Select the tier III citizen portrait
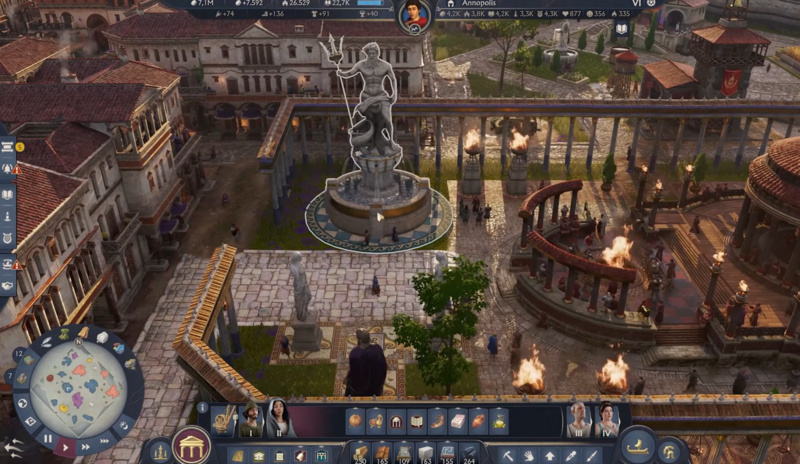The width and height of the screenshot is (800, 464). click(578, 420)
